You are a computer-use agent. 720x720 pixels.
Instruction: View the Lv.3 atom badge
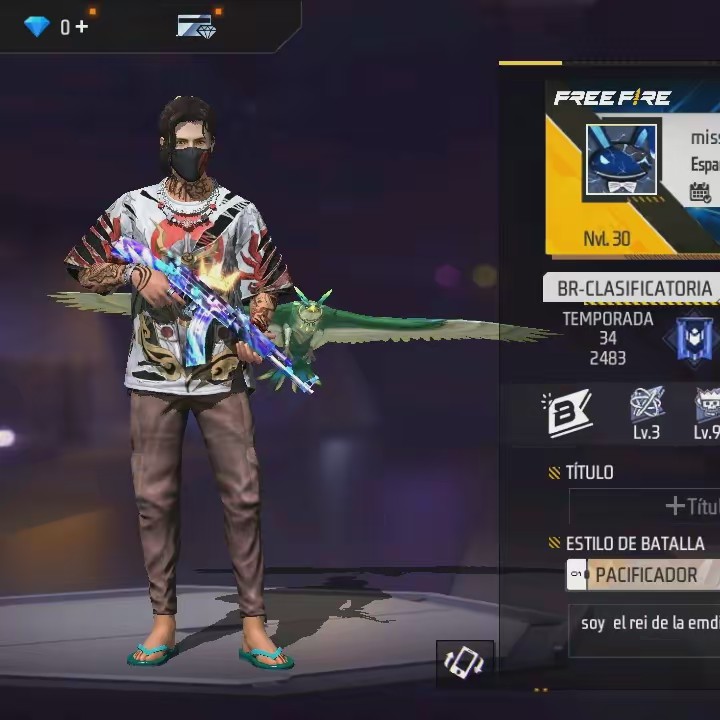[647, 410]
